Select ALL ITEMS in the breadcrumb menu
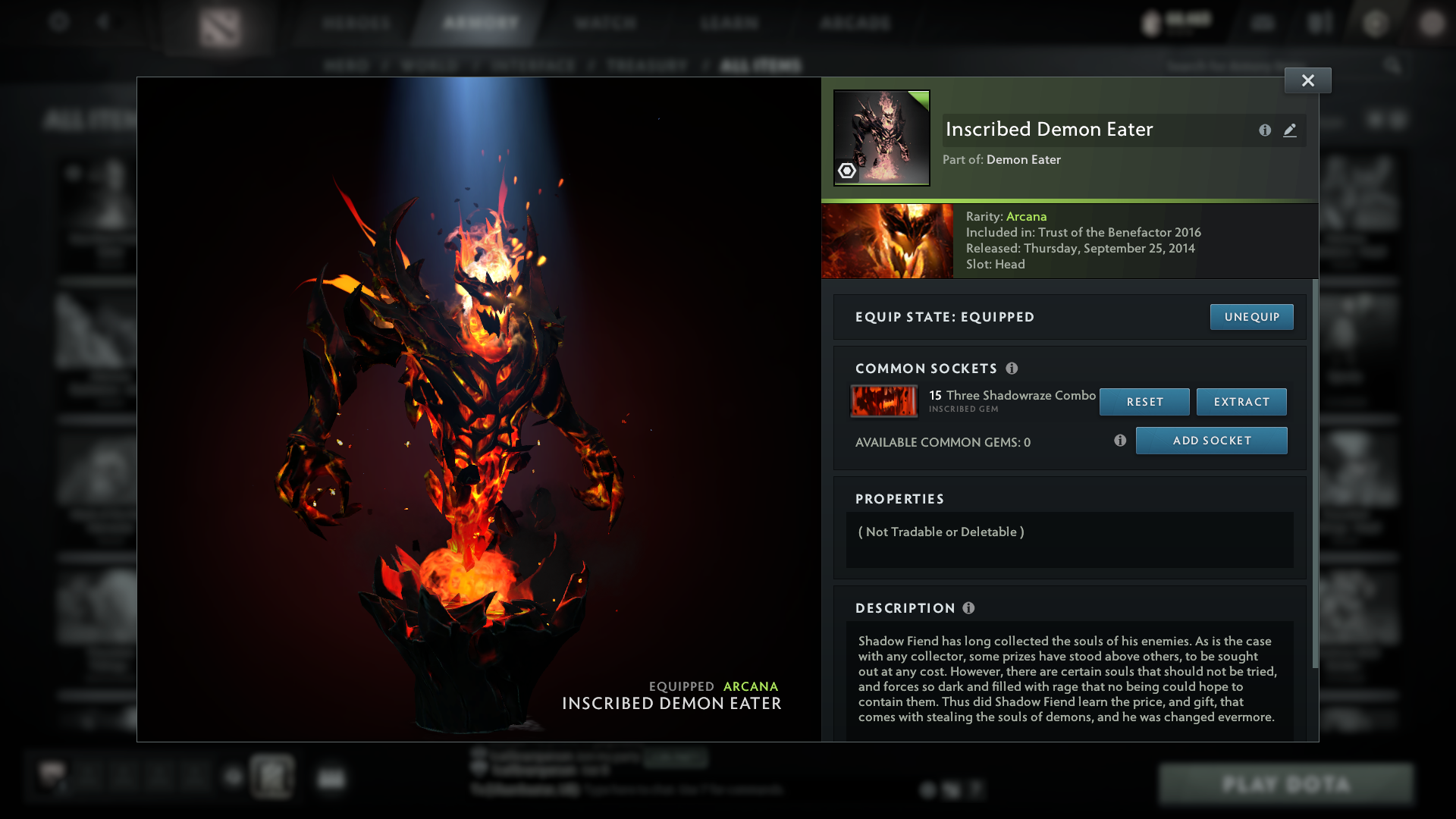This screenshot has width=1456, height=819. pyautogui.click(x=761, y=65)
